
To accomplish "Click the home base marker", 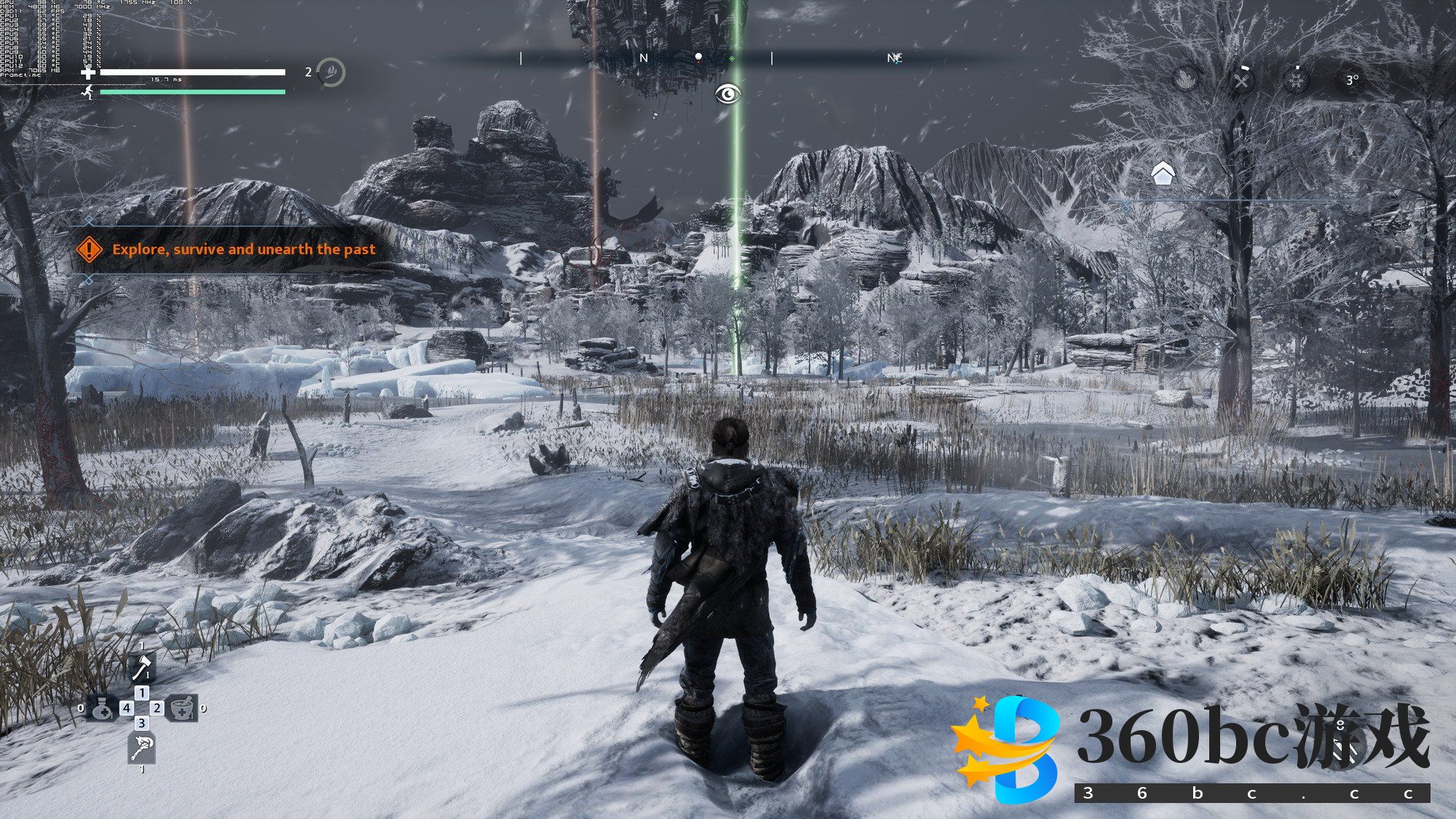I will click(x=1163, y=174).
